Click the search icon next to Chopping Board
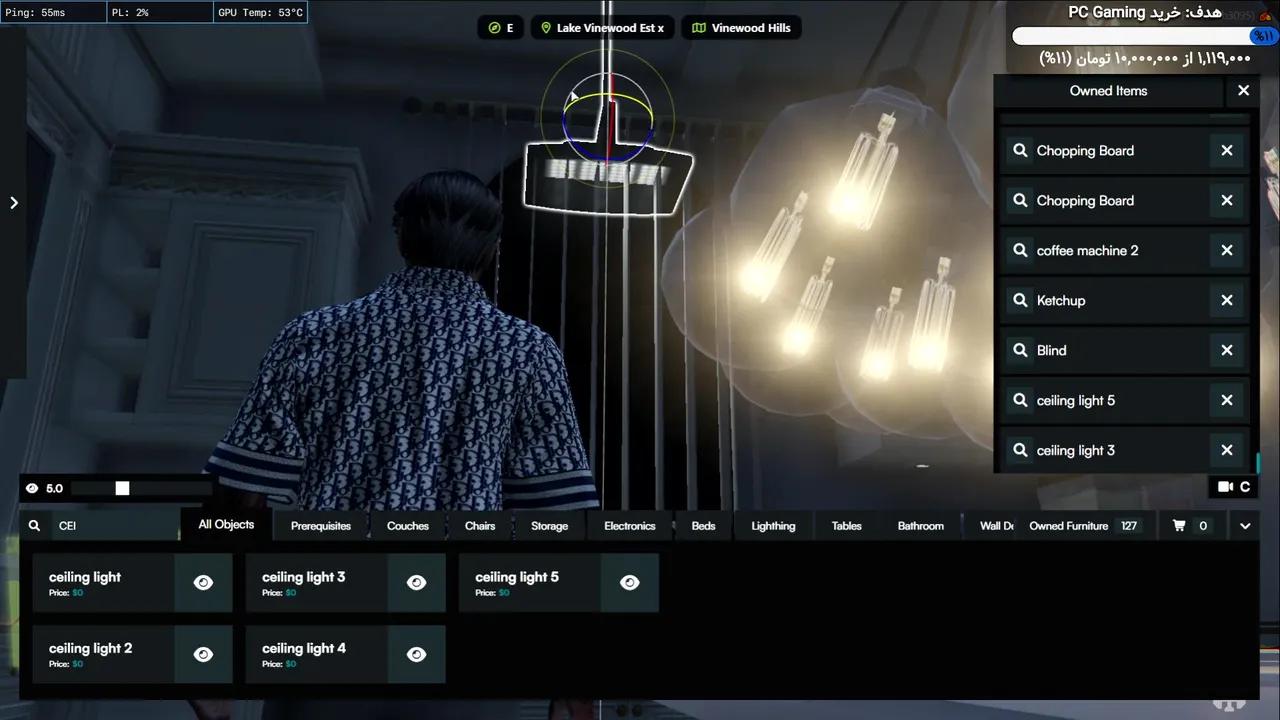This screenshot has height=720, width=1280. tap(1020, 150)
